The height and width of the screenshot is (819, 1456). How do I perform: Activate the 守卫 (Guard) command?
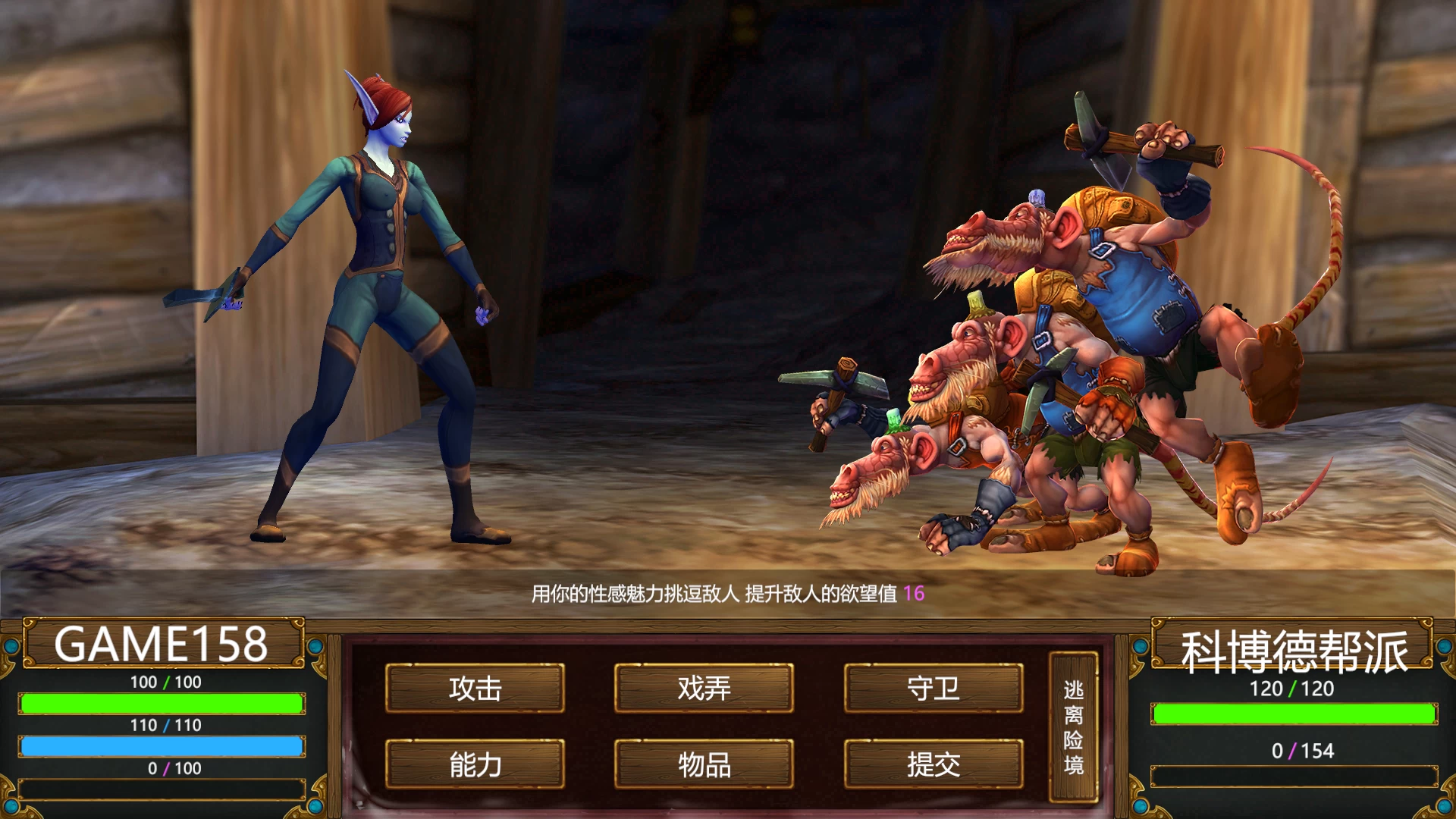pyautogui.click(x=933, y=688)
